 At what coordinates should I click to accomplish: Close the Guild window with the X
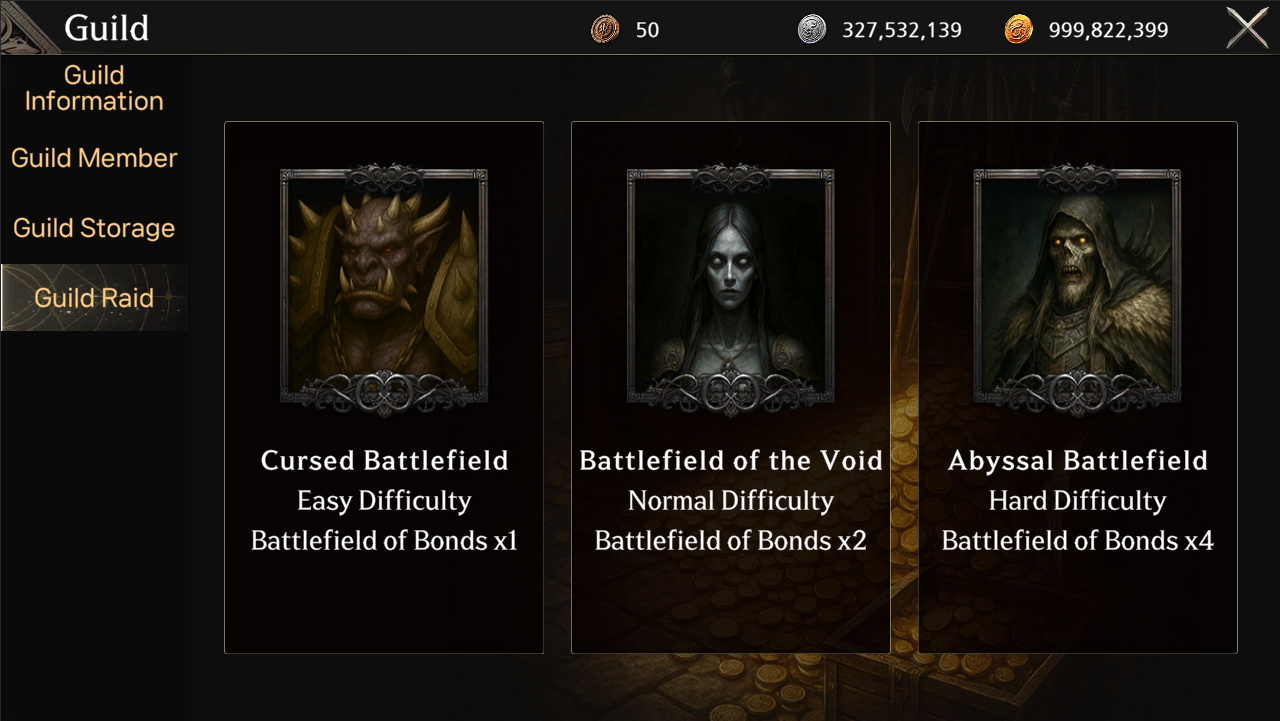click(1247, 28)
